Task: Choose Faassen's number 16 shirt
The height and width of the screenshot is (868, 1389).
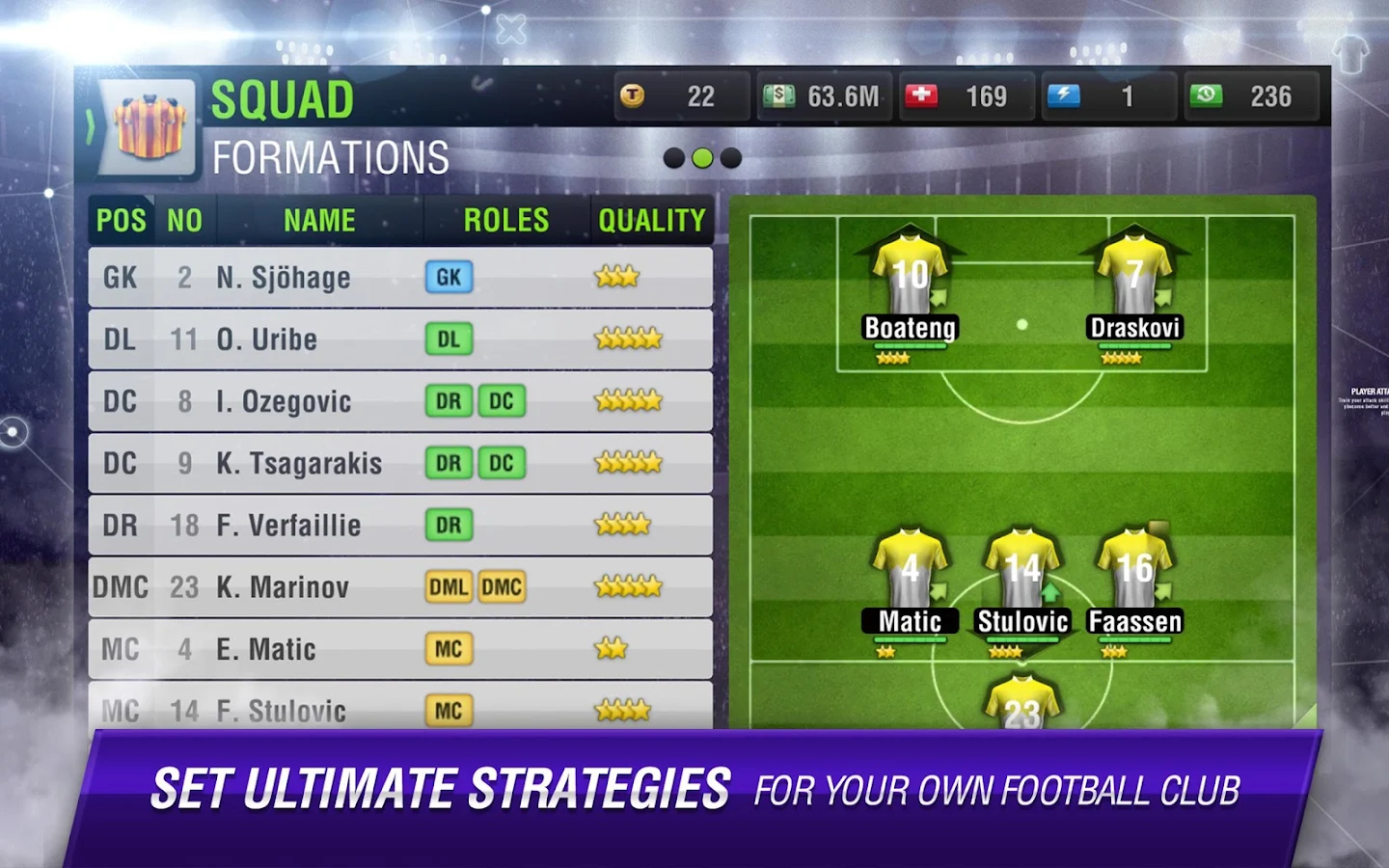Action: pyautogui.click(x=1134, y=567)
